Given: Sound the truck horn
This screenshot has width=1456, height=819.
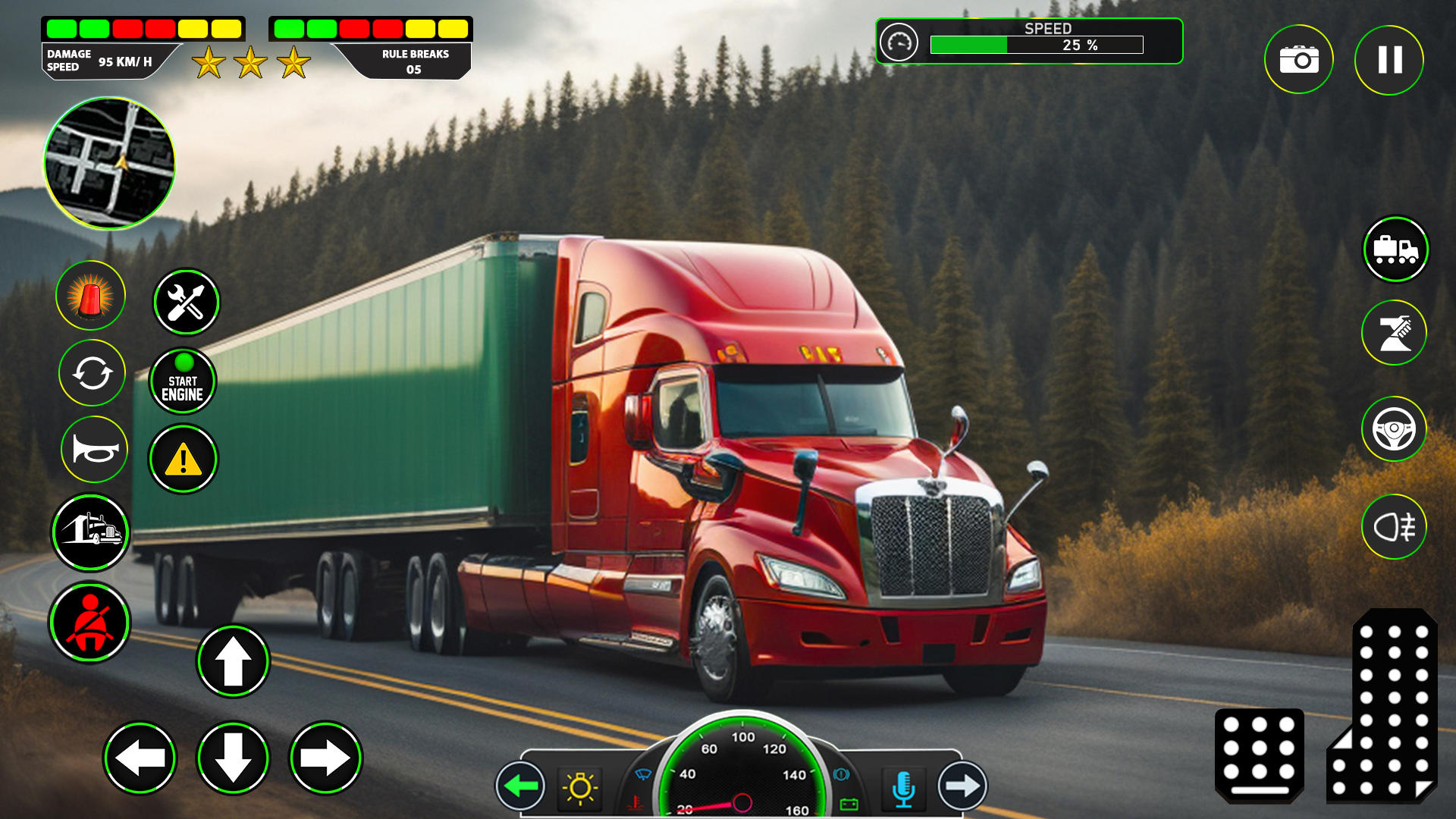Looking at the screenshot, I should pyautogui.click(x=94, y=450).
